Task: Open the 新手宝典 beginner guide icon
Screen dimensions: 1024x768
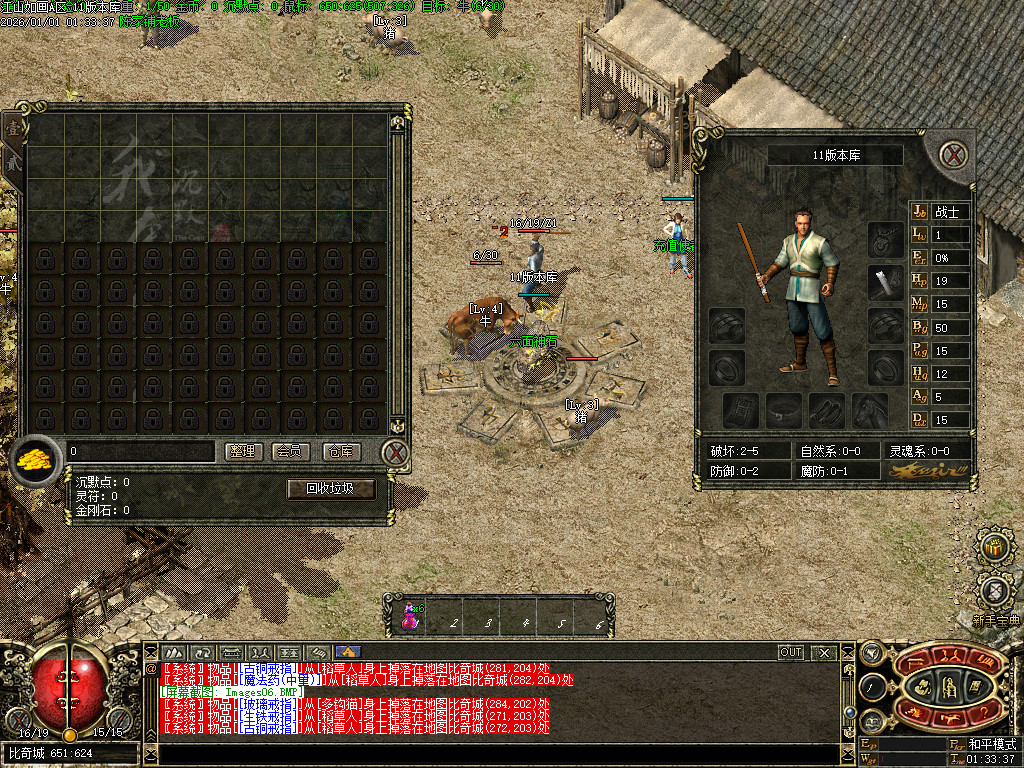Action: (x=996, y=592)
